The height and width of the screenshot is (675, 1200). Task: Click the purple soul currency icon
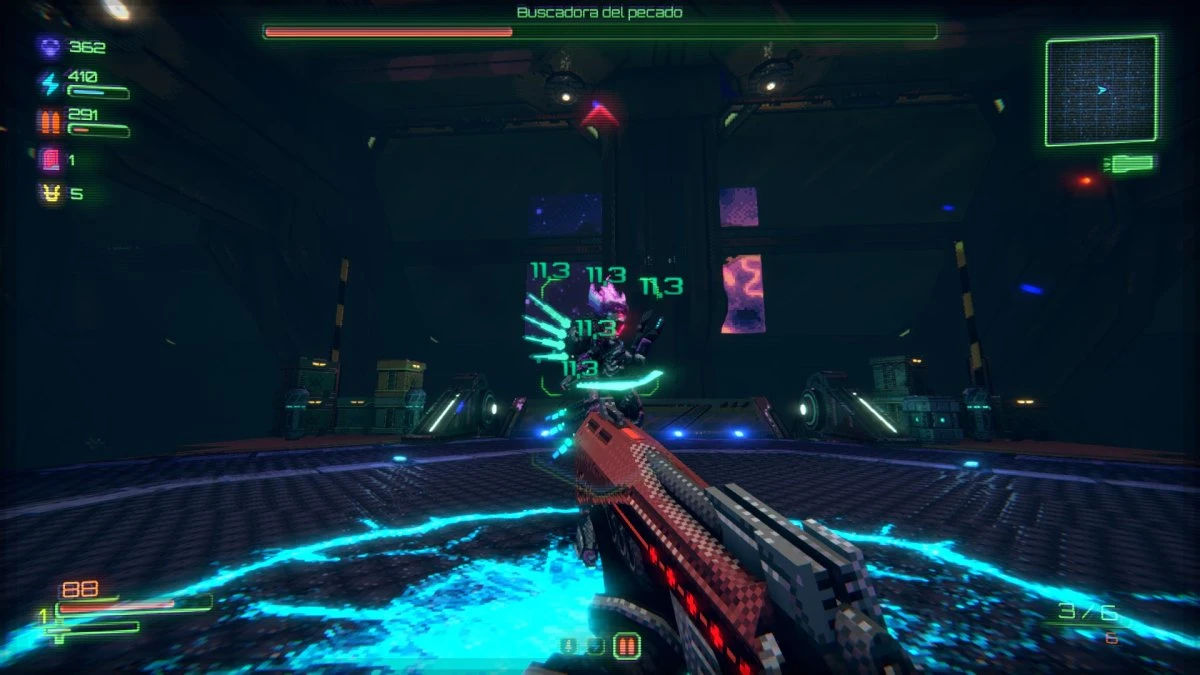coord(49,46)
